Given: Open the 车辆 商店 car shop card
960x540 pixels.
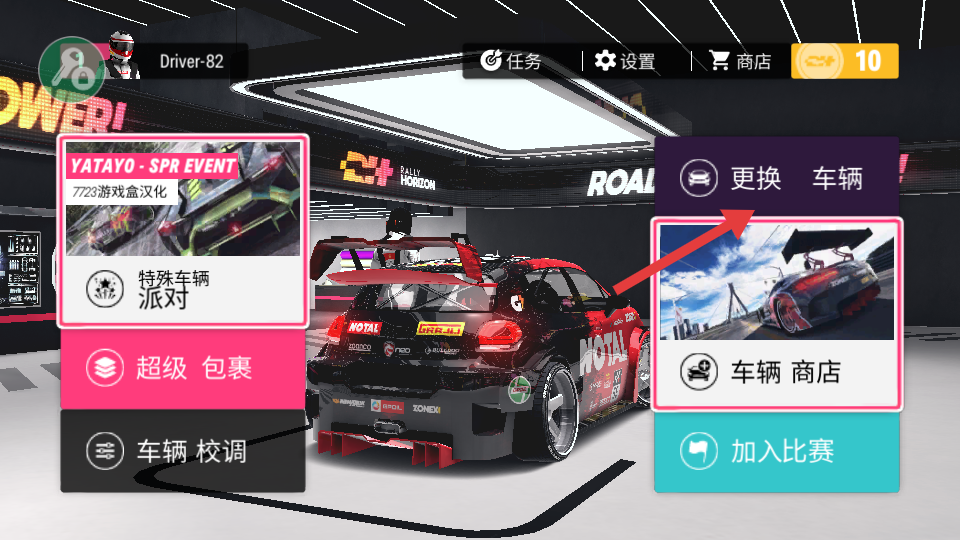Looking at the screenshot, I should [x=777, y=313].
